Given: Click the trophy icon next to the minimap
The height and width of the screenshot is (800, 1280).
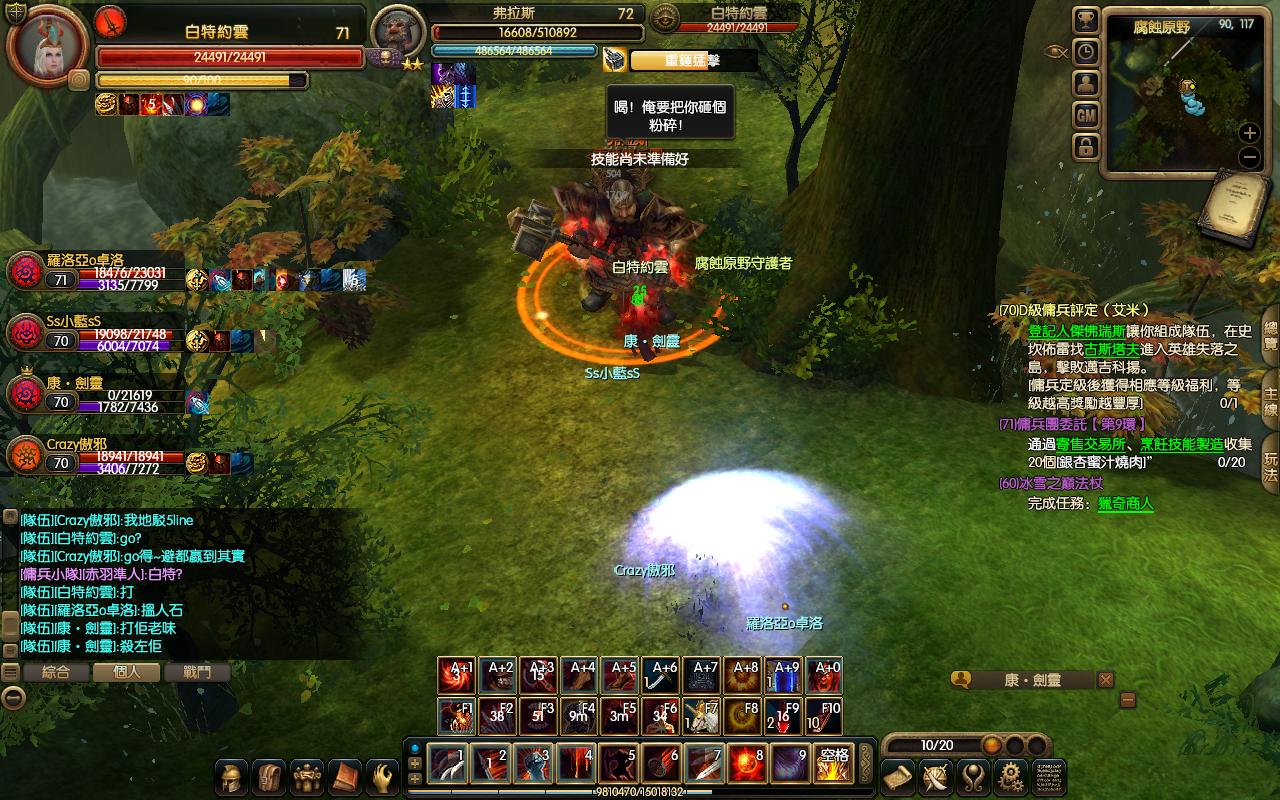Looking at the screenshot, I should click(1086, 20).
